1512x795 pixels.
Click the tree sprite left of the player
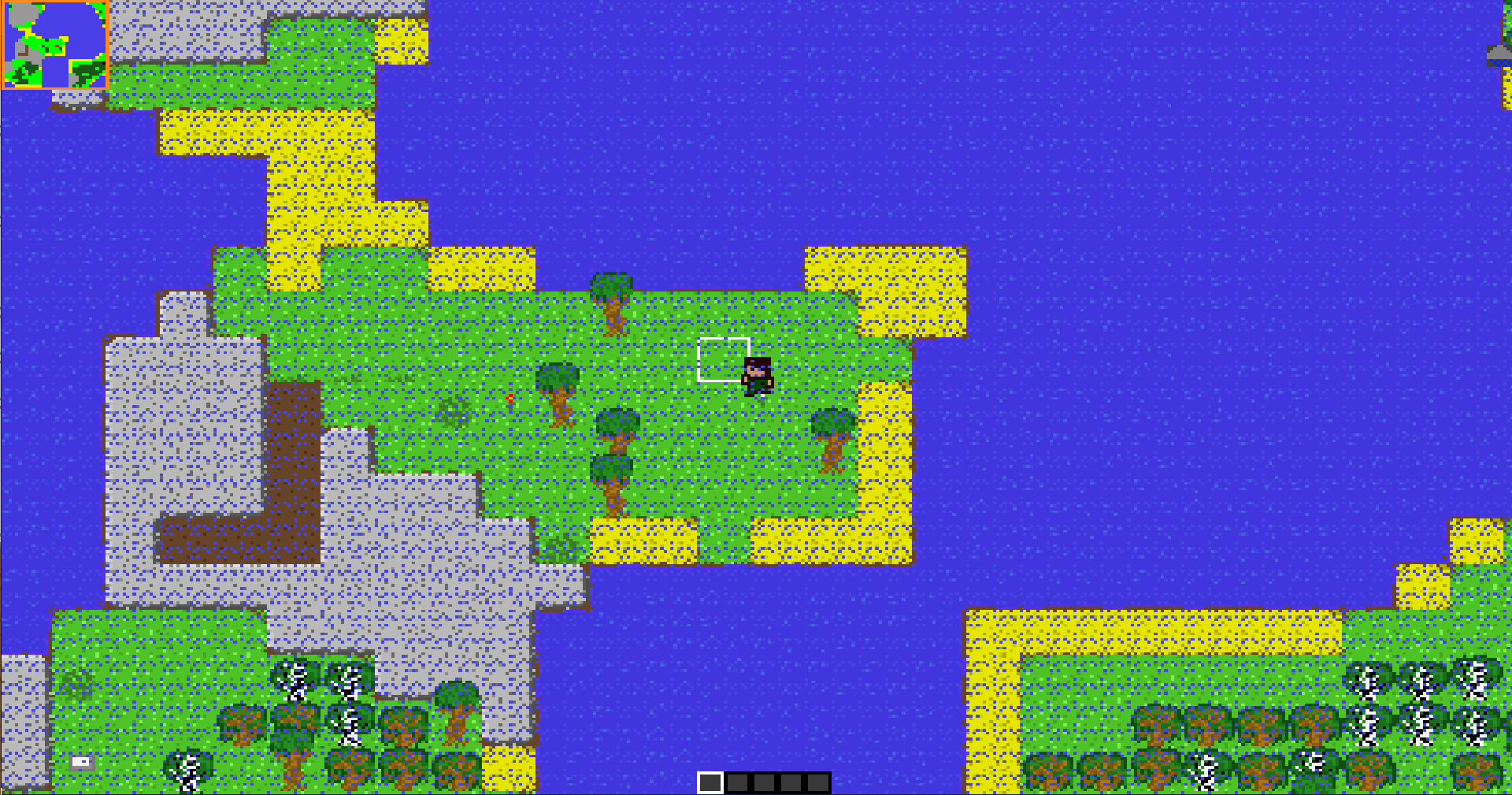click(558, 390)
